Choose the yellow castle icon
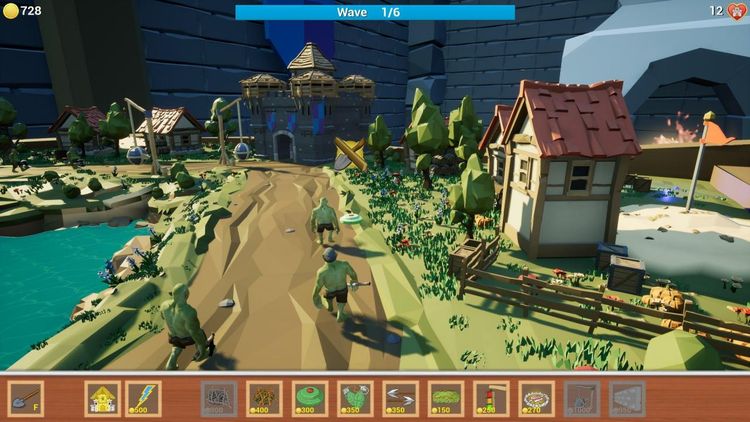The width and height of the screenshot is (750, 422). (x=101, y=398)
